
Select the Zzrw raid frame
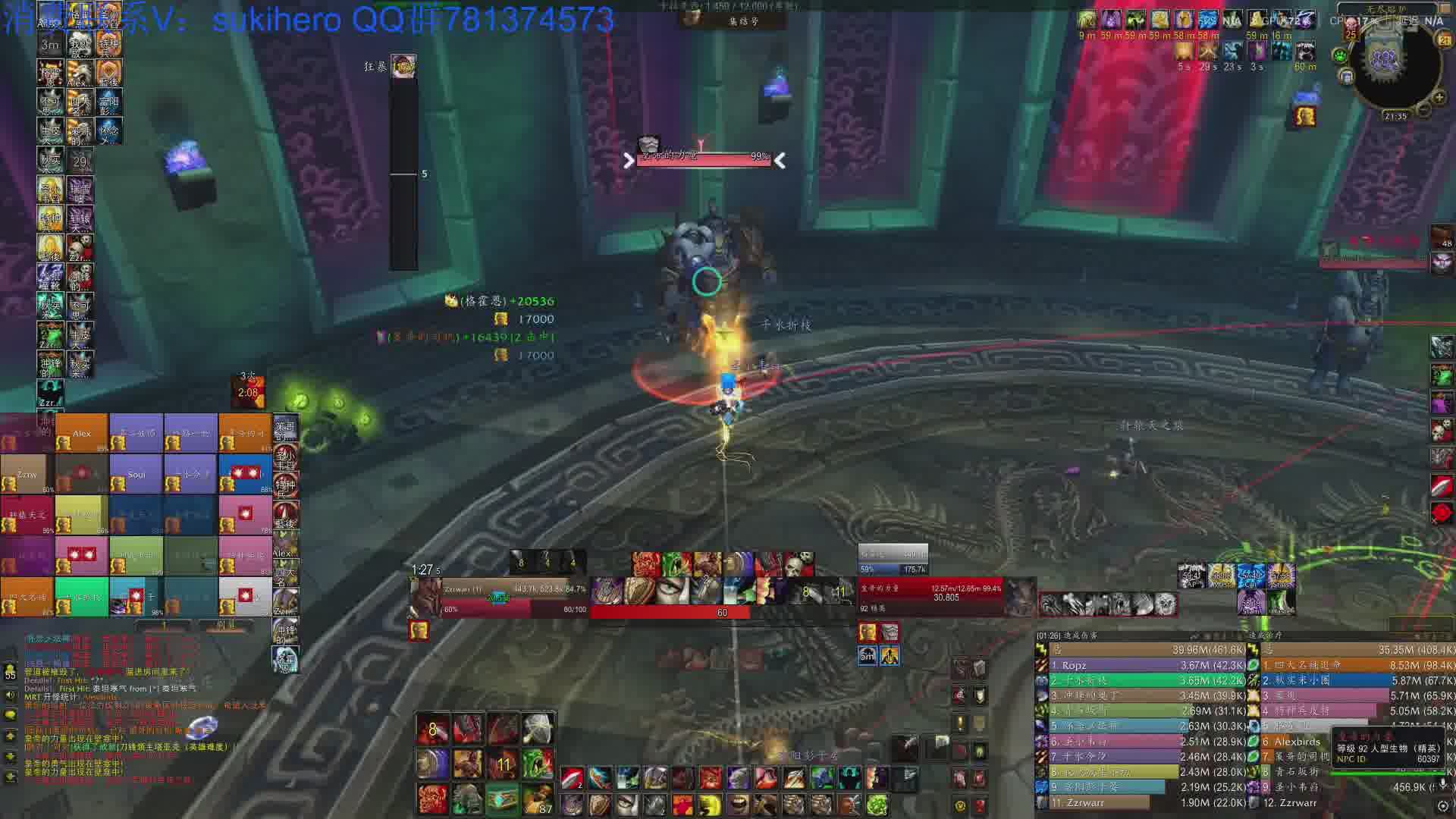tap(27, 474)
